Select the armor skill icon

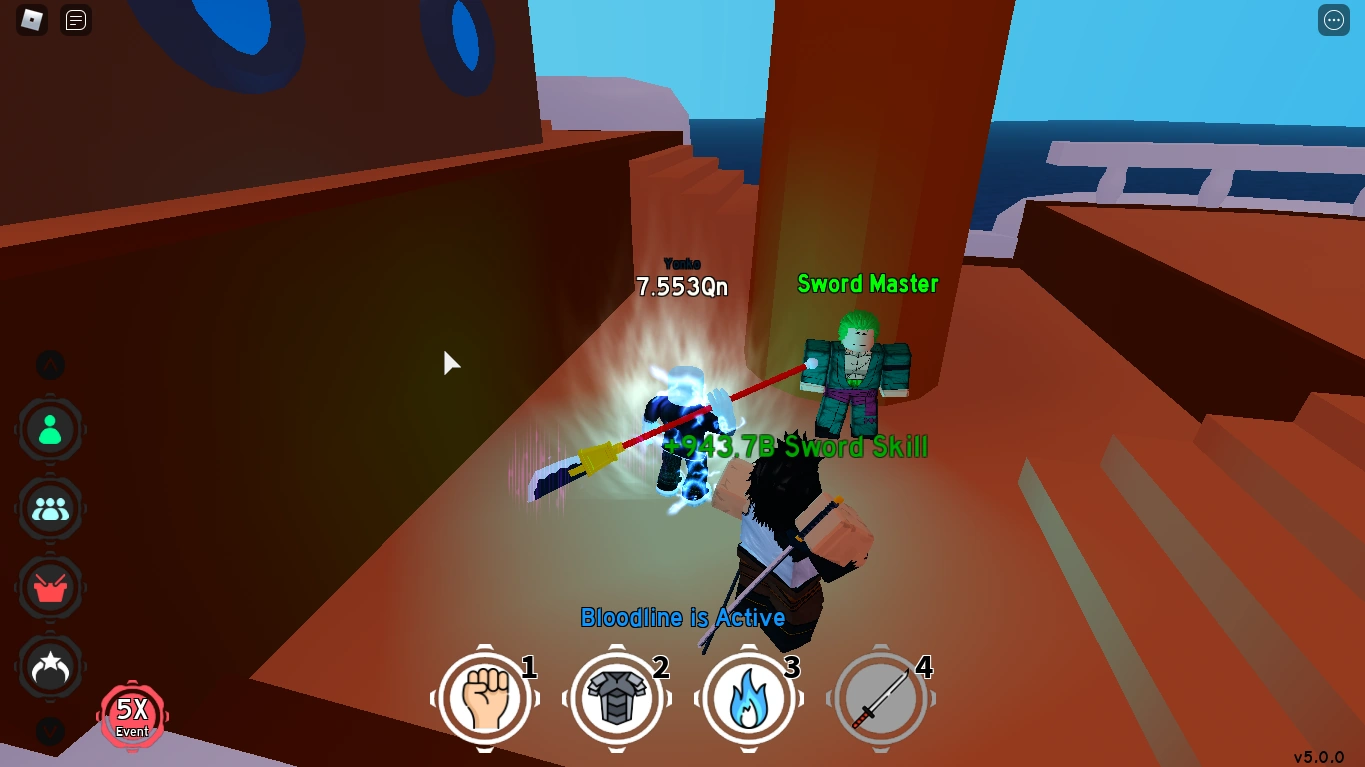[x=616, y=698]
